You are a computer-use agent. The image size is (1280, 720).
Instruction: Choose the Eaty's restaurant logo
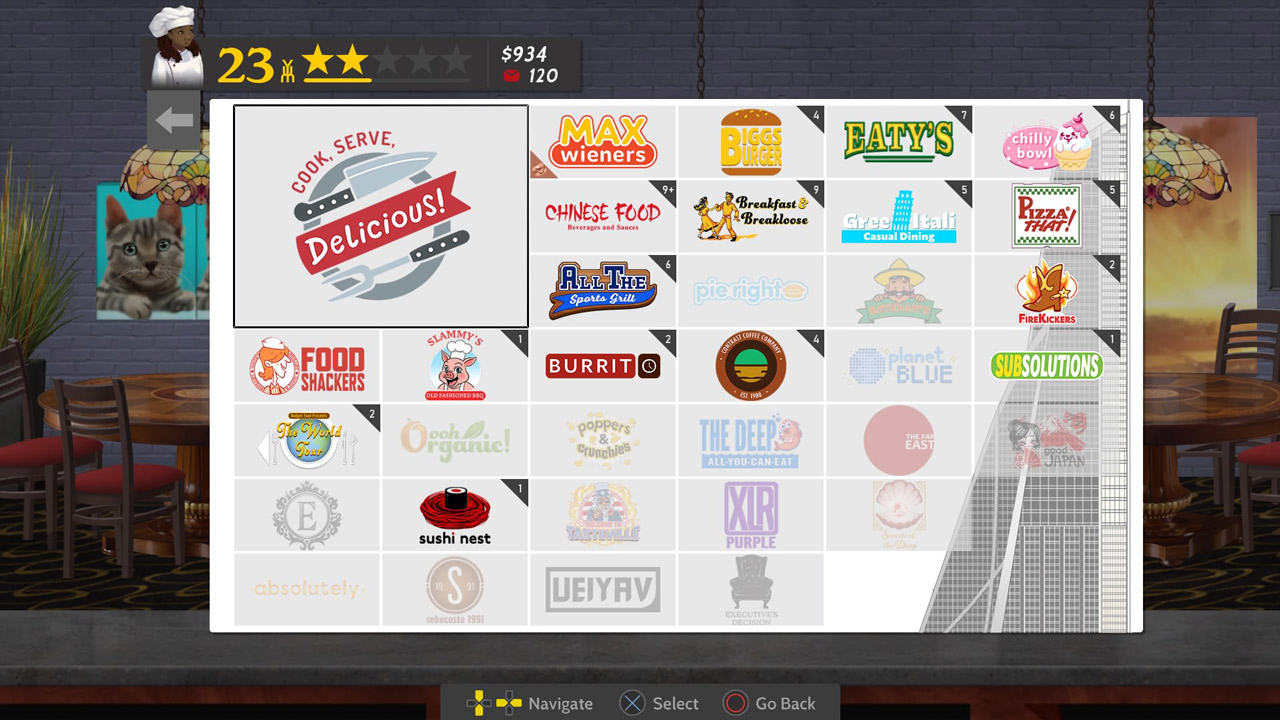pos(899,140)
